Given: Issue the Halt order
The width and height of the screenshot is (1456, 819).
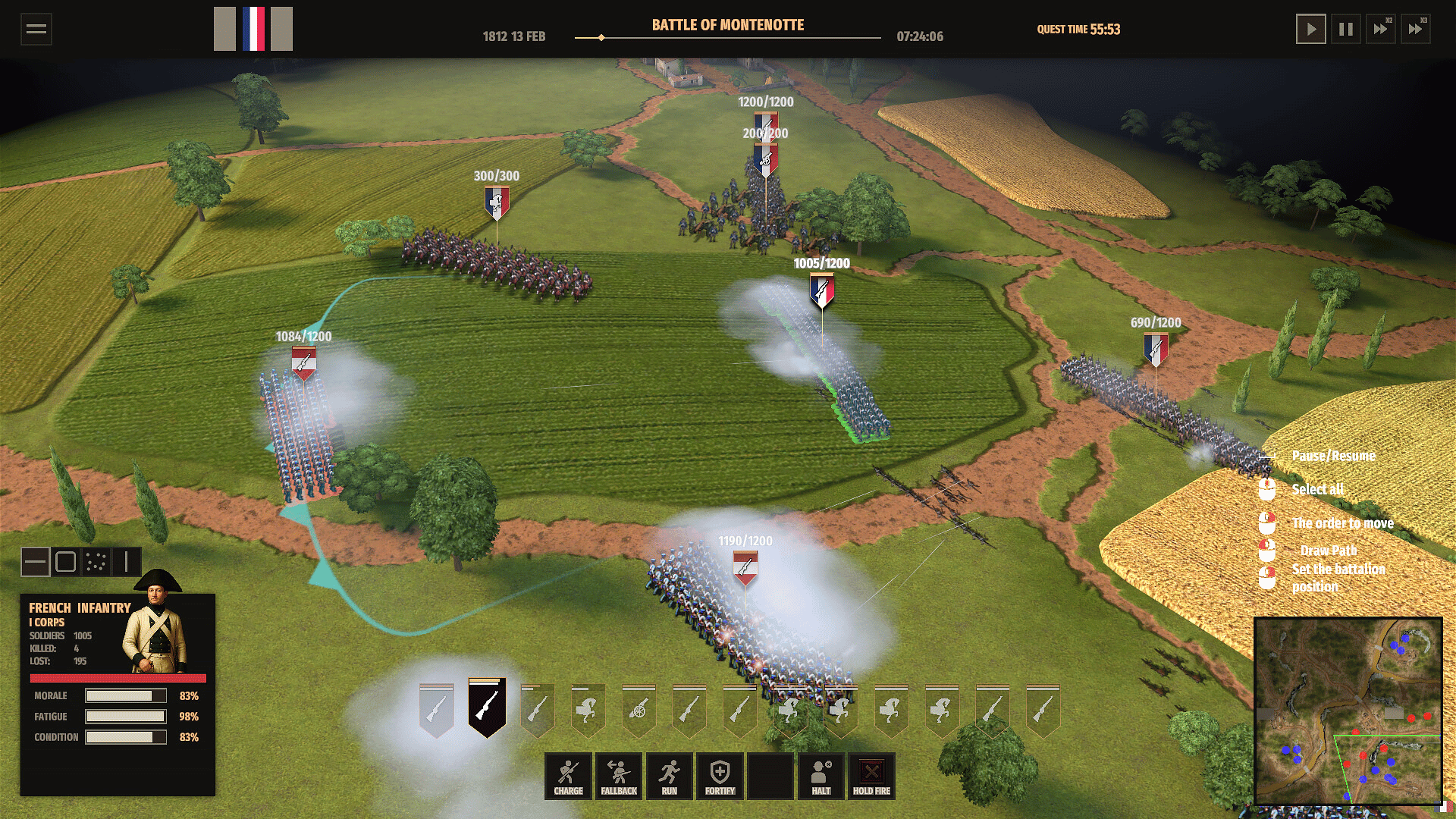Looking at the screenshot, I should pyautogui.click(x=821, y=776).
